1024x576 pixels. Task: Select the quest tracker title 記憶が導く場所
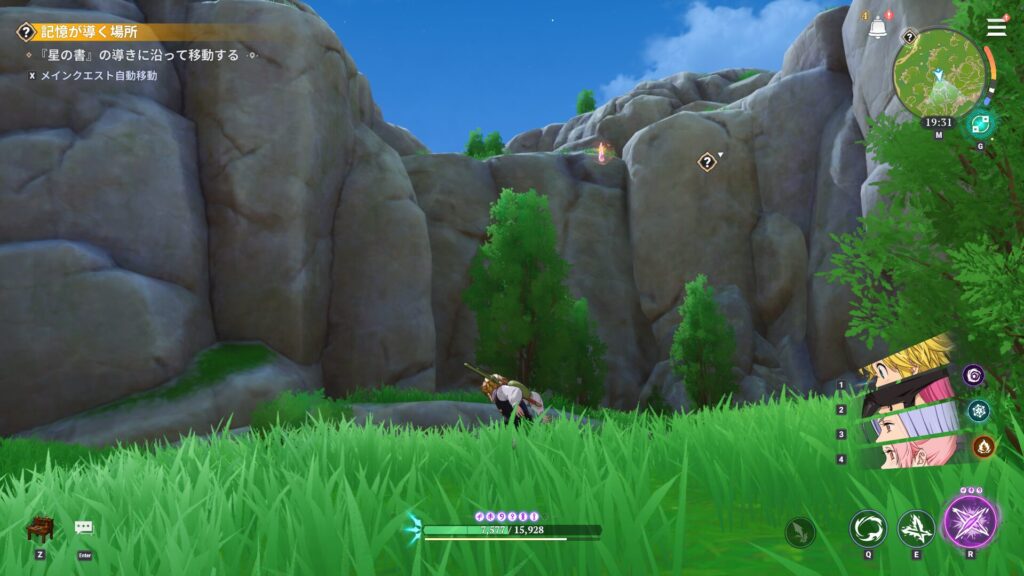[x=83, y=32]
